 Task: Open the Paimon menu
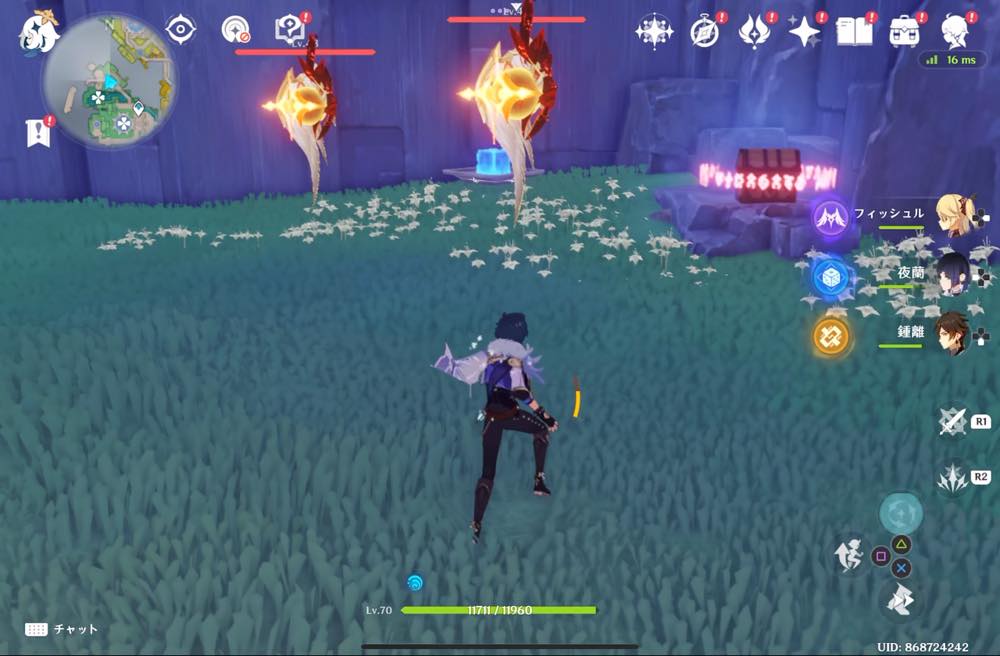coord(39,32)
